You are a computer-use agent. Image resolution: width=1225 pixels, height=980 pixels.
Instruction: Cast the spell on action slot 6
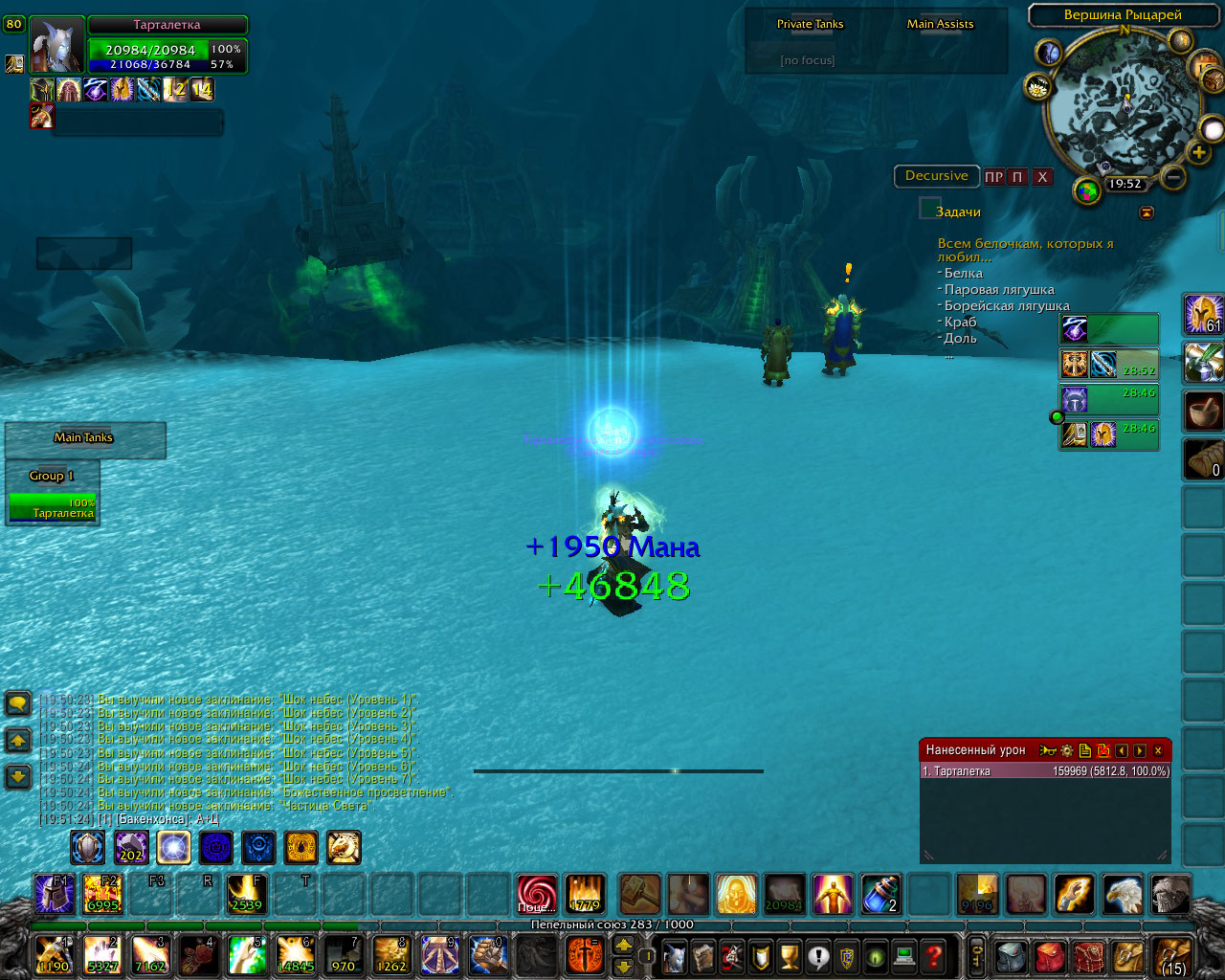point(296,955)
